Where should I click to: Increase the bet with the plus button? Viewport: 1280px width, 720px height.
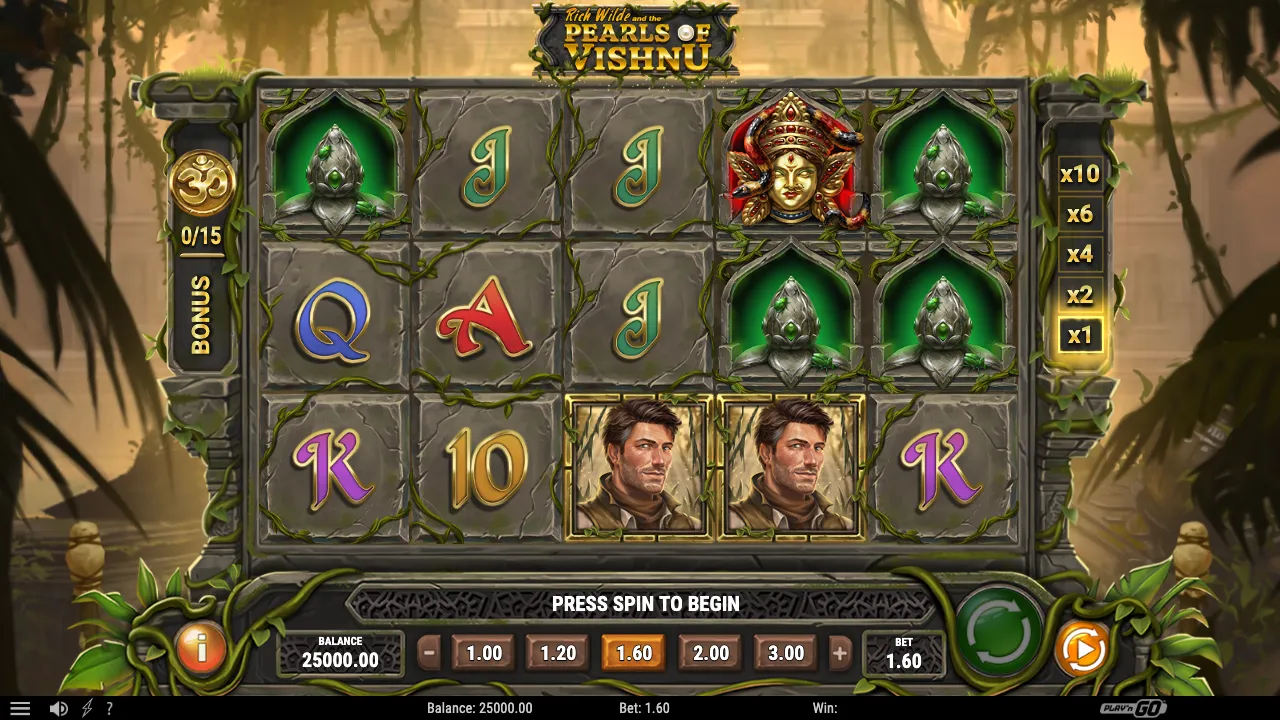(840, 653)
